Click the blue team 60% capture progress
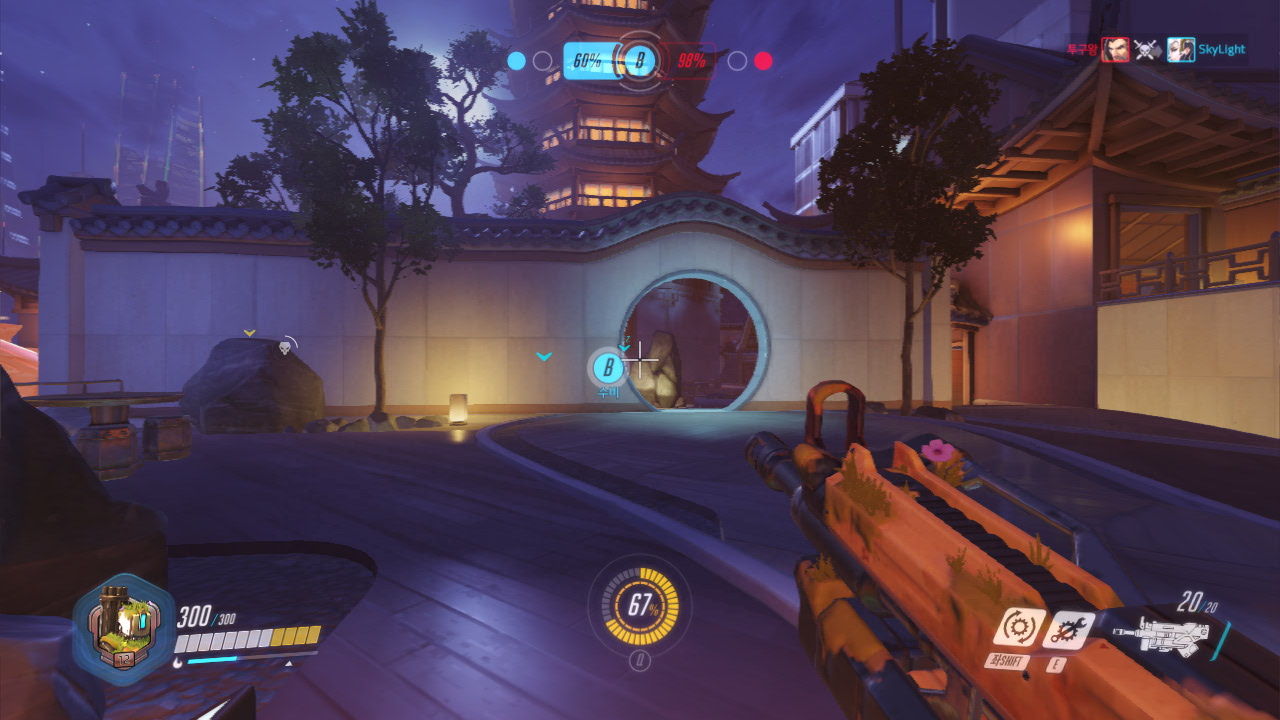 (x=587, y=61)
